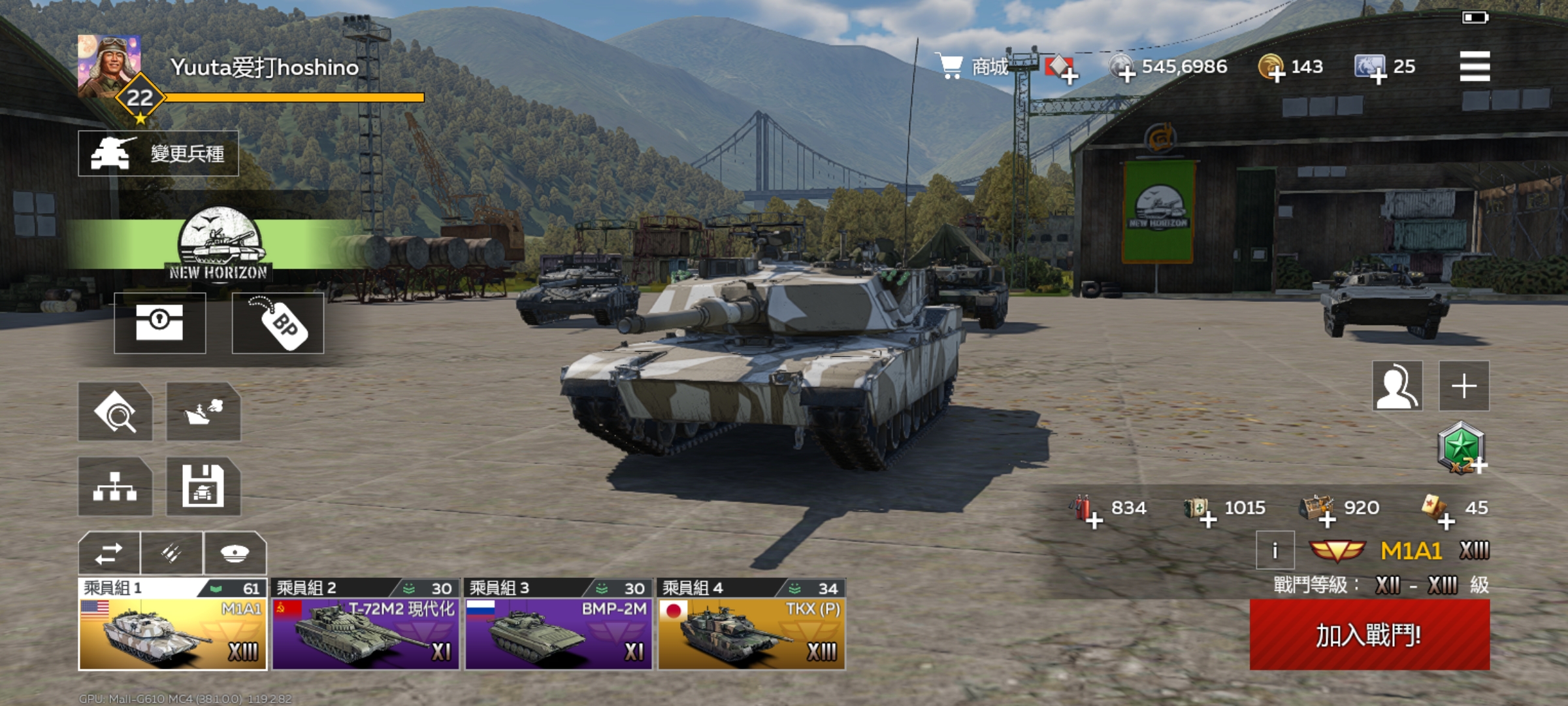The height and width of the screenshot is (706, 1568).
Task: Join the battle with the red button
Action: pos(1369,635)
